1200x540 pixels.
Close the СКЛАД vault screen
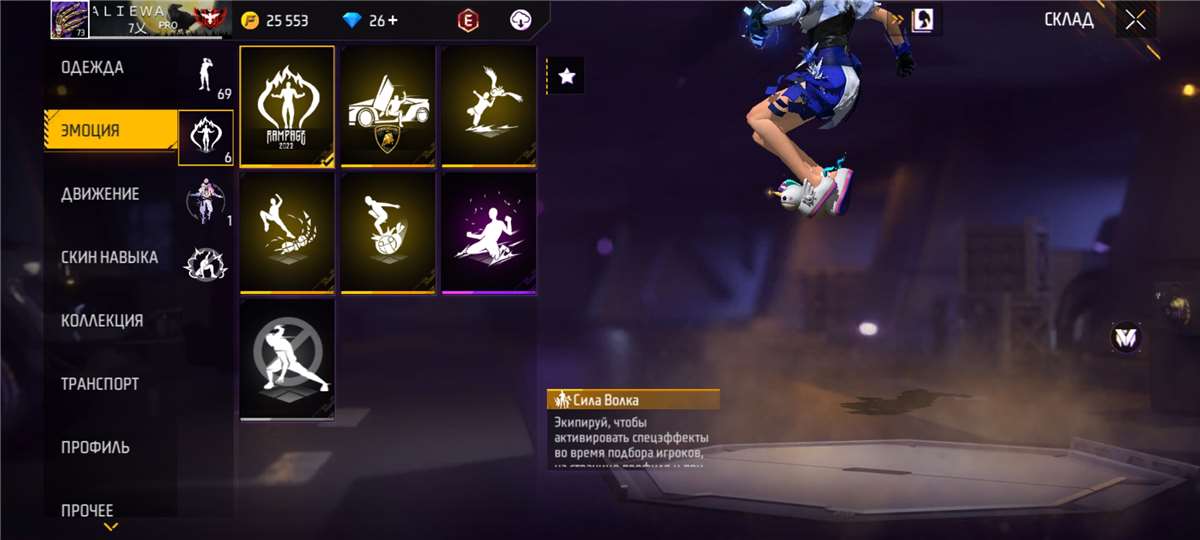pyautogui.click(x=1135, y=20)
